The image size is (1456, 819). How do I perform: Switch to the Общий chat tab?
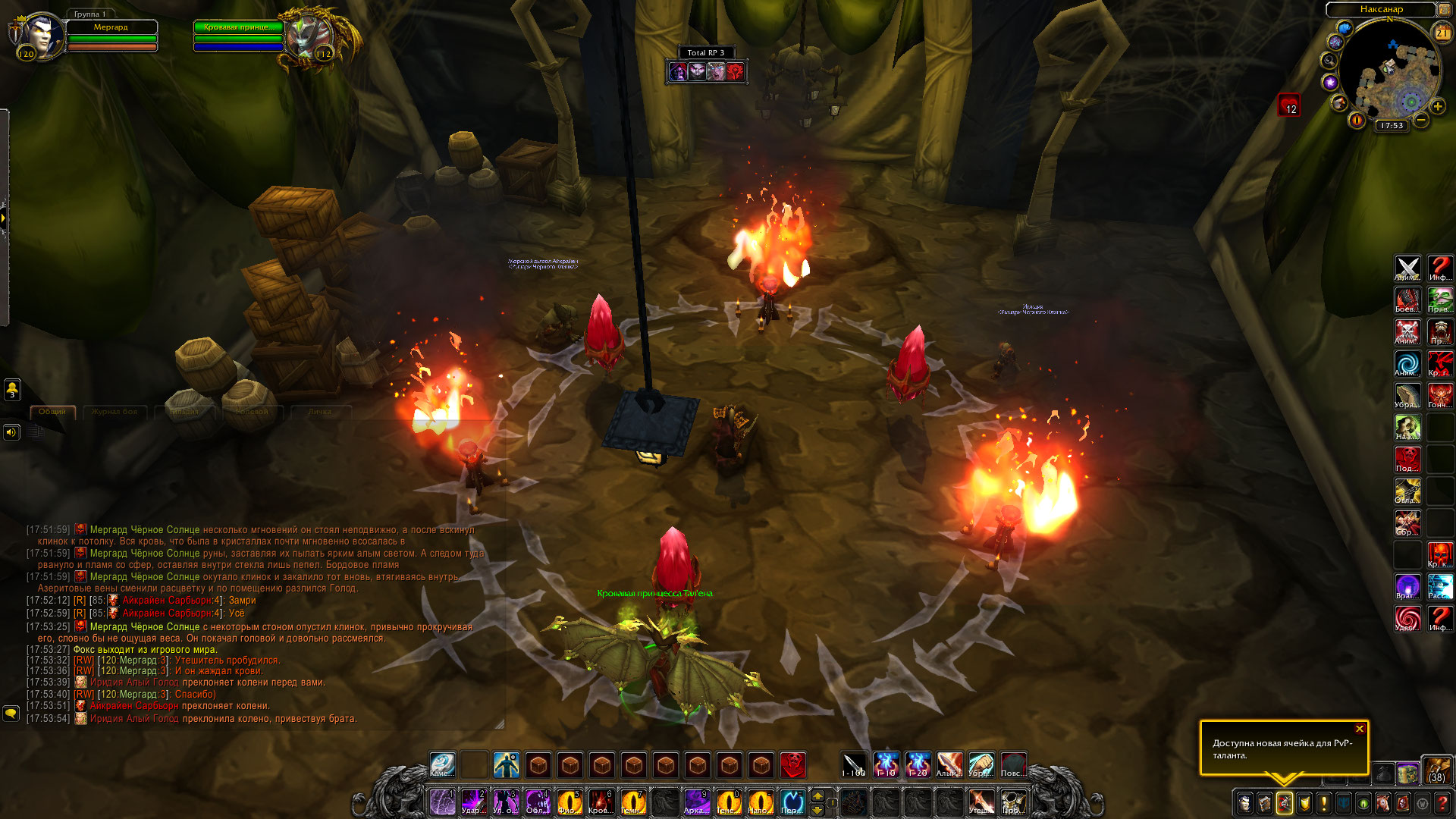click(52, 412)
